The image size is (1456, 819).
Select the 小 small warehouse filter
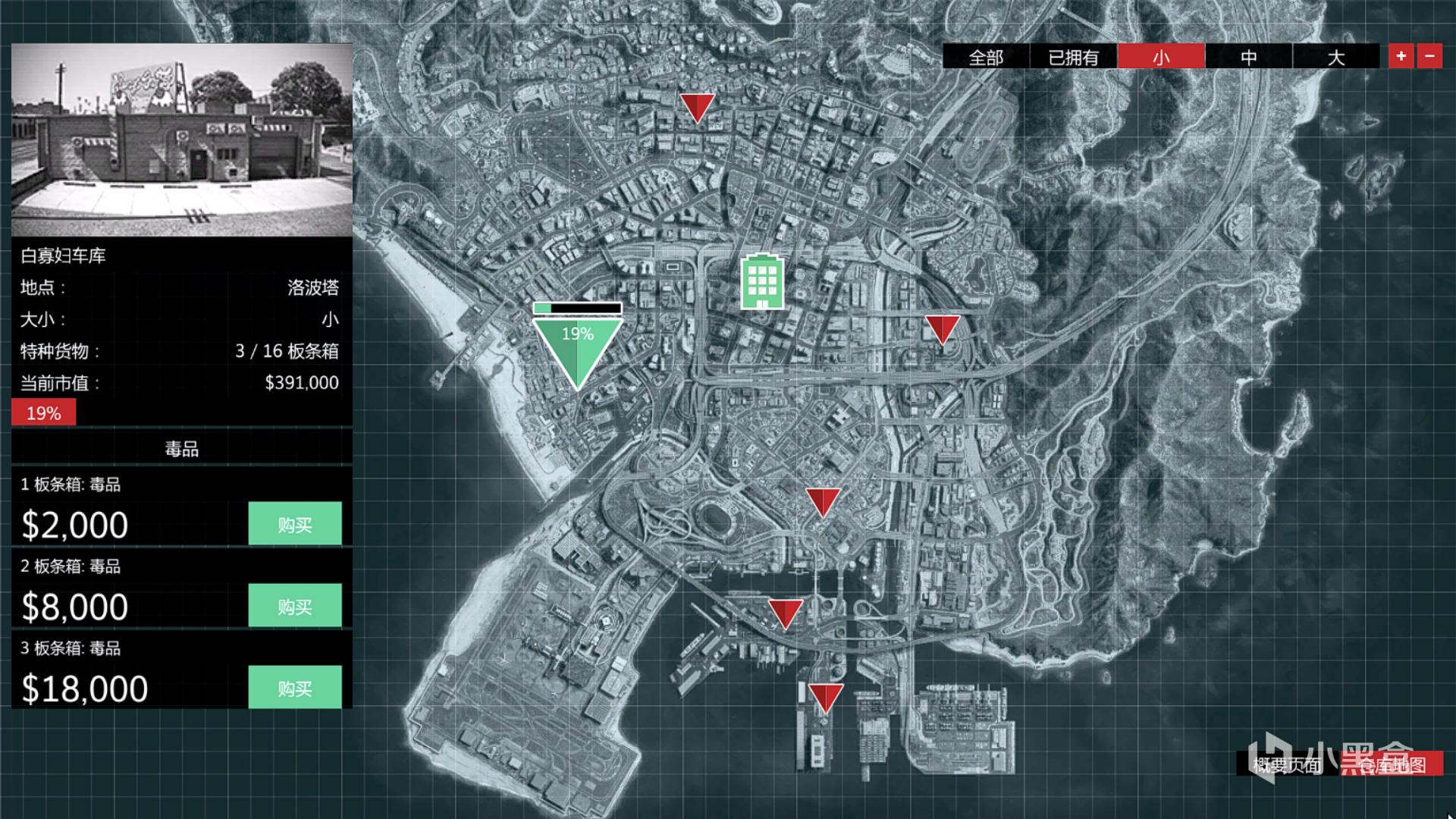1161,57
